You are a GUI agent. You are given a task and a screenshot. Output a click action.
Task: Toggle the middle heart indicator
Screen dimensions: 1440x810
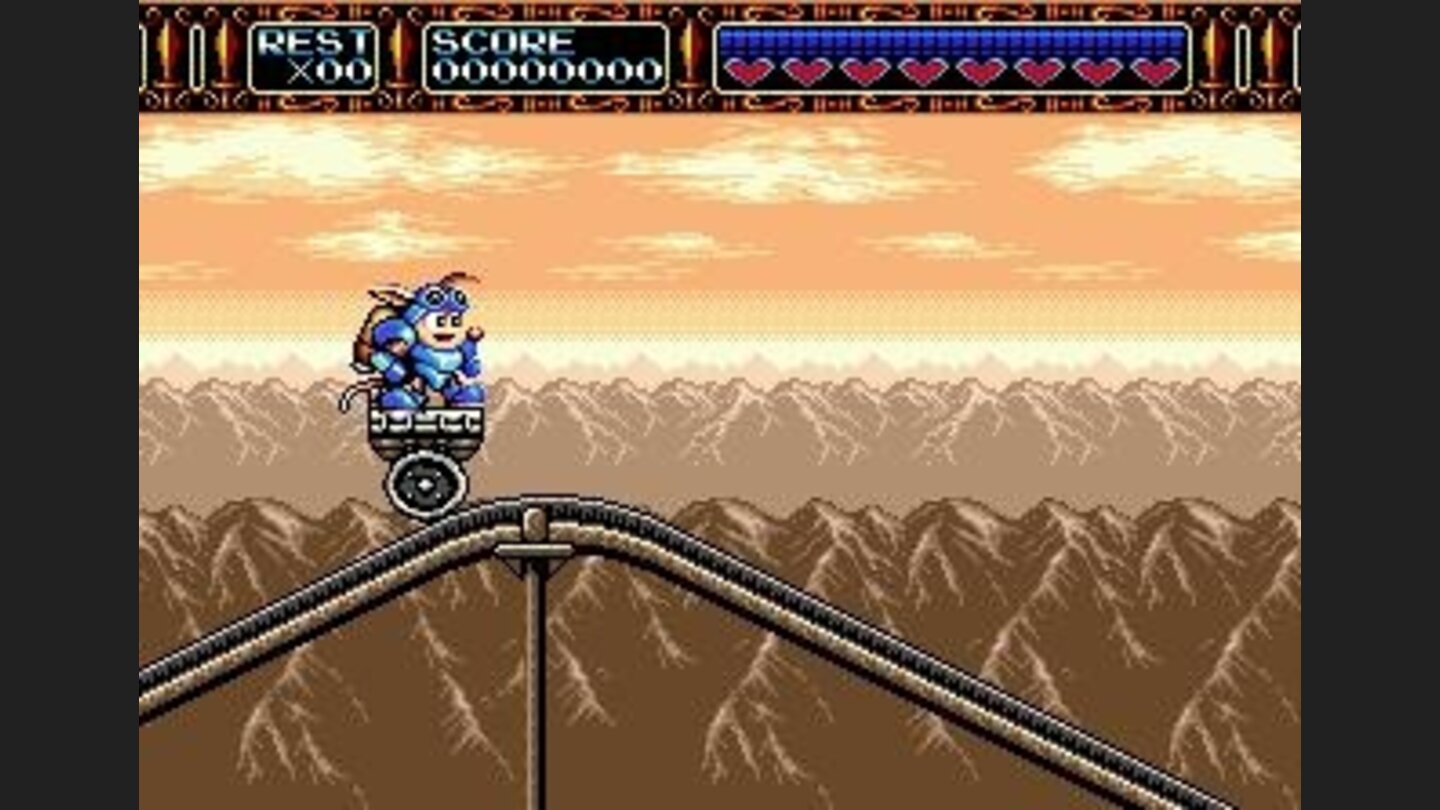980,70
